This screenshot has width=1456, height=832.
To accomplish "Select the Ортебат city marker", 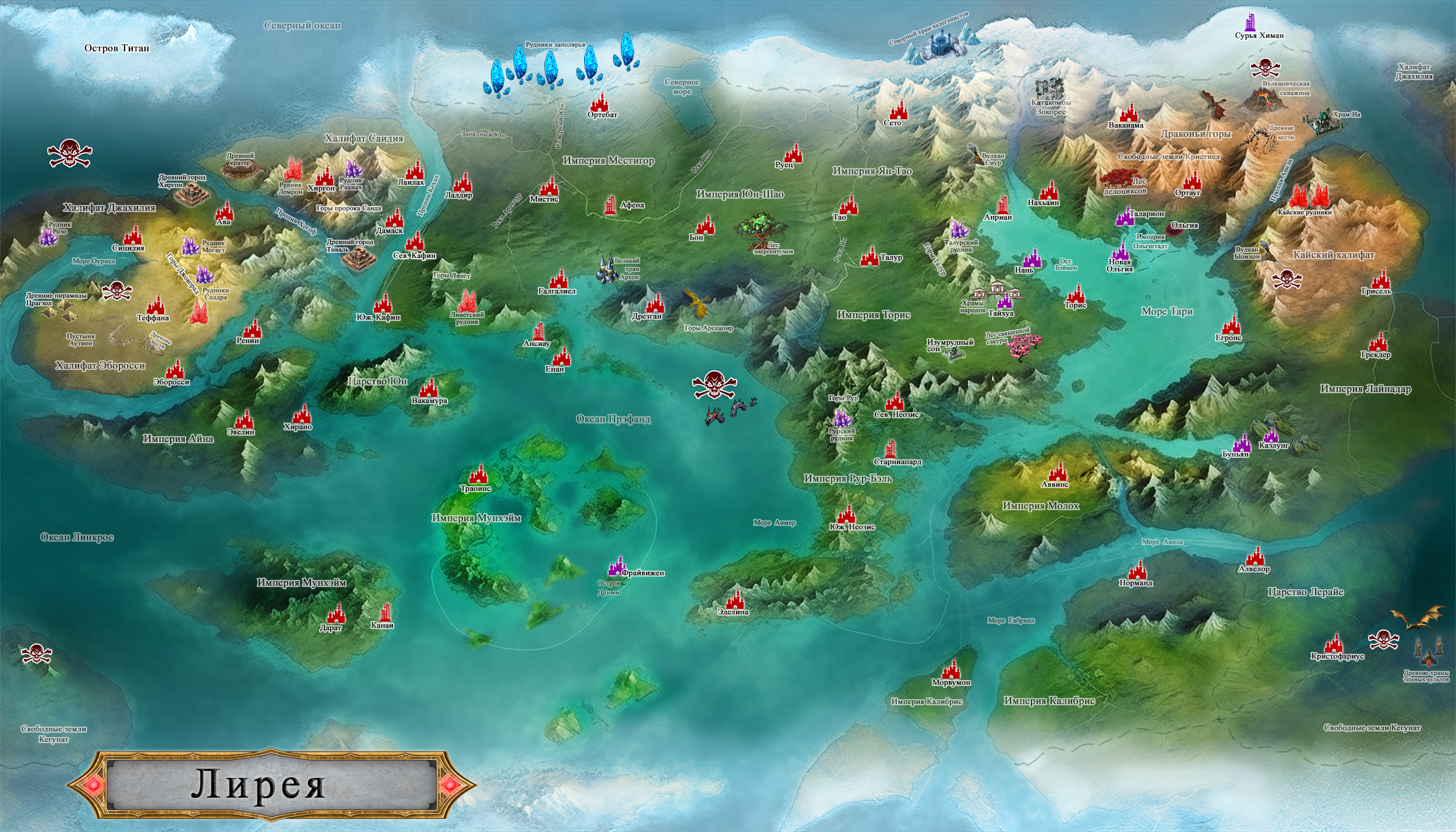I will [599, 102].
